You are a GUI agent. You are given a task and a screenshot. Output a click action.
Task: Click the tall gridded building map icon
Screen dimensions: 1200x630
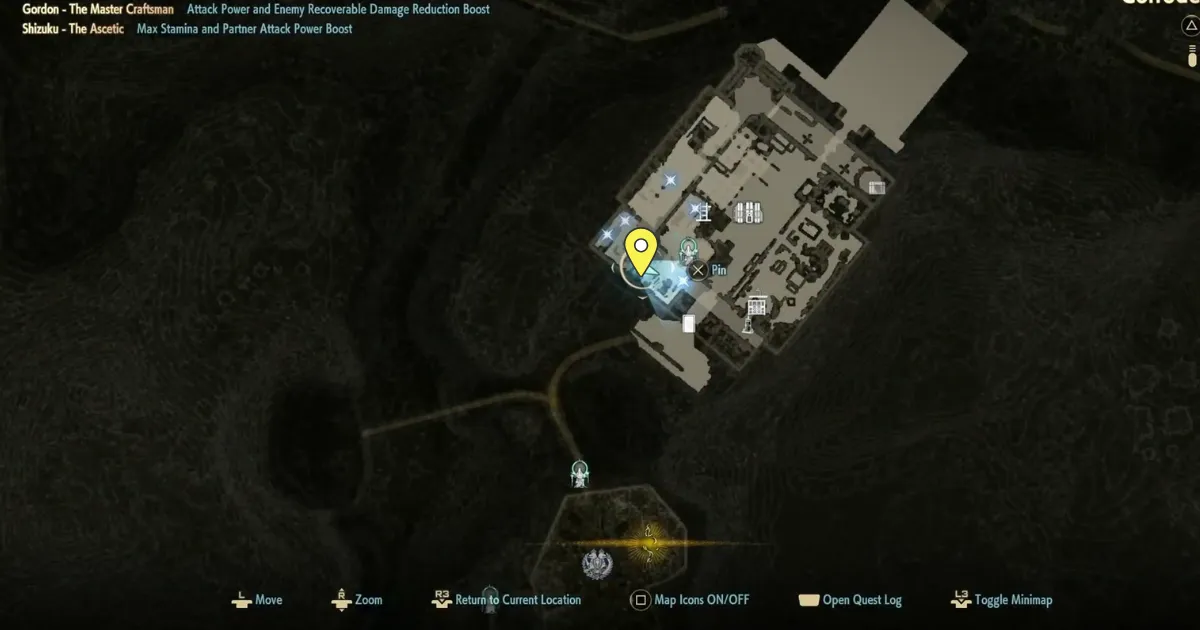click(757, 305)
